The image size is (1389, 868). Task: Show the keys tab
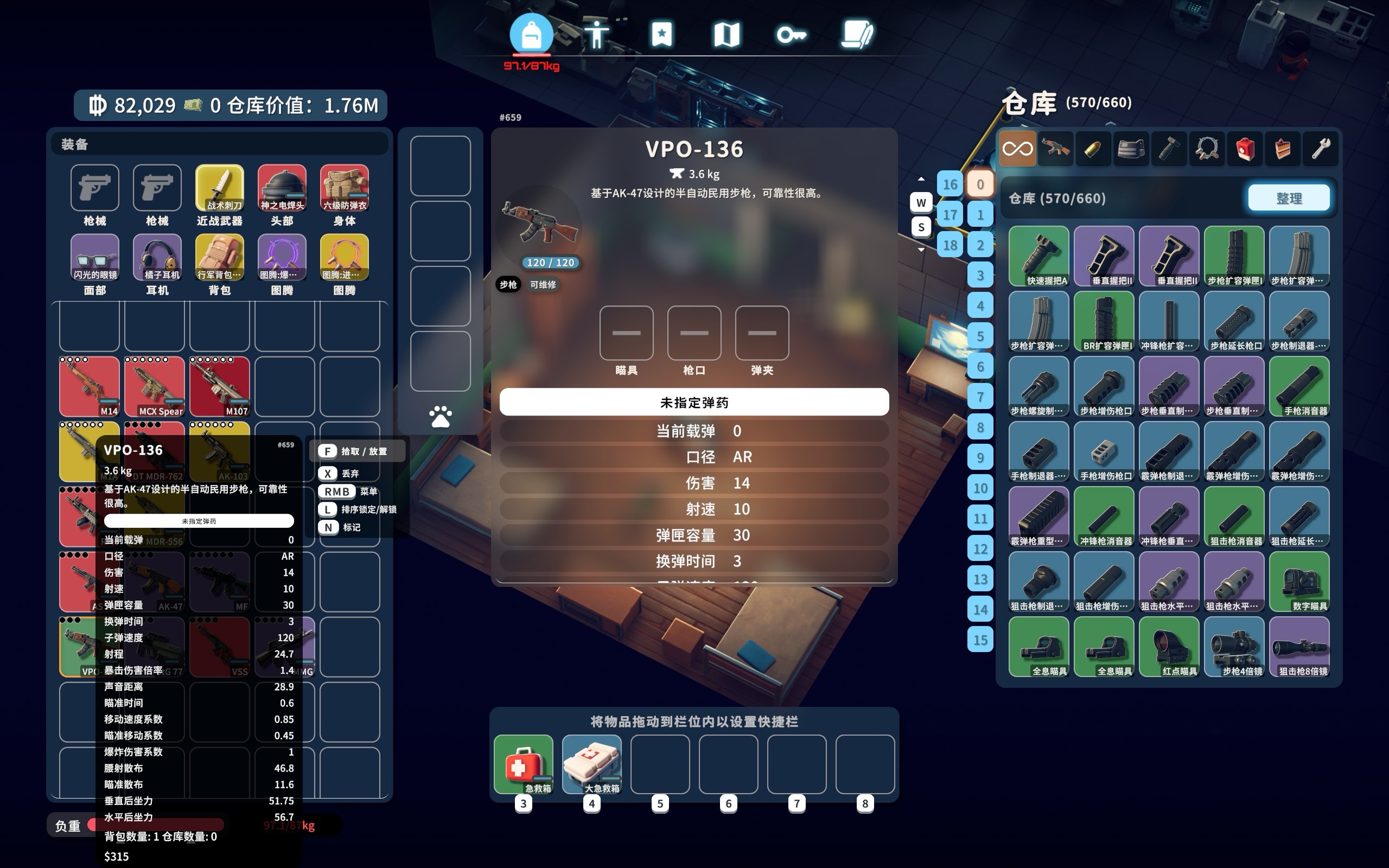coord(791,35)
